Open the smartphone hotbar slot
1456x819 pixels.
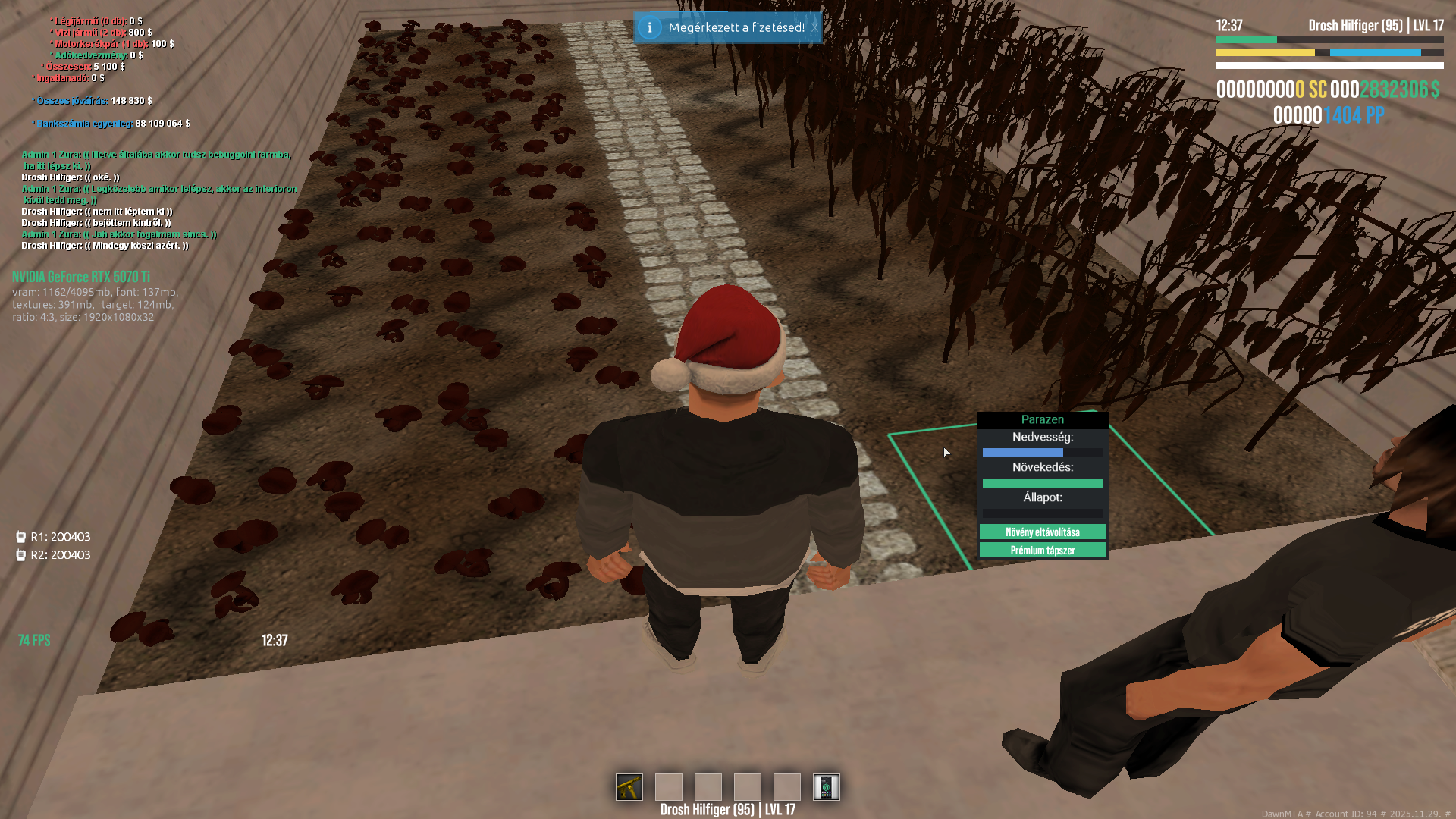click(x=826, y=787)
